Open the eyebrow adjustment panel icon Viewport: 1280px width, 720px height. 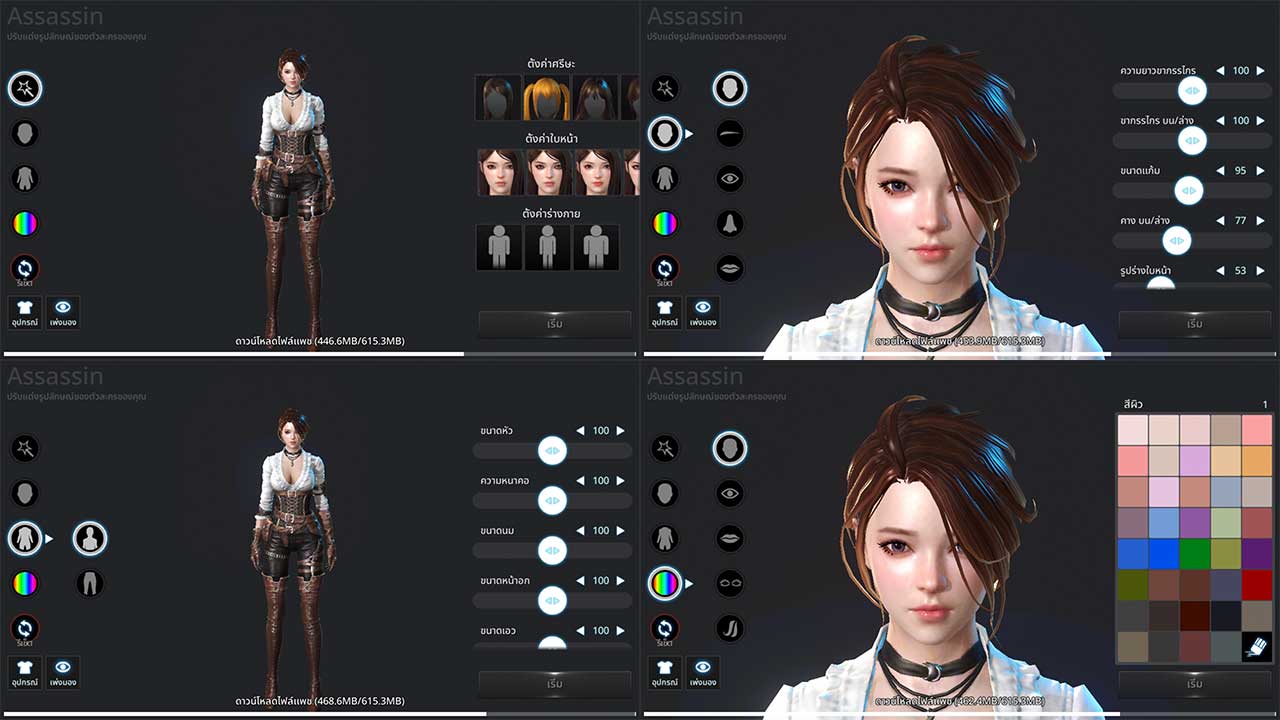tap(730, 133)
